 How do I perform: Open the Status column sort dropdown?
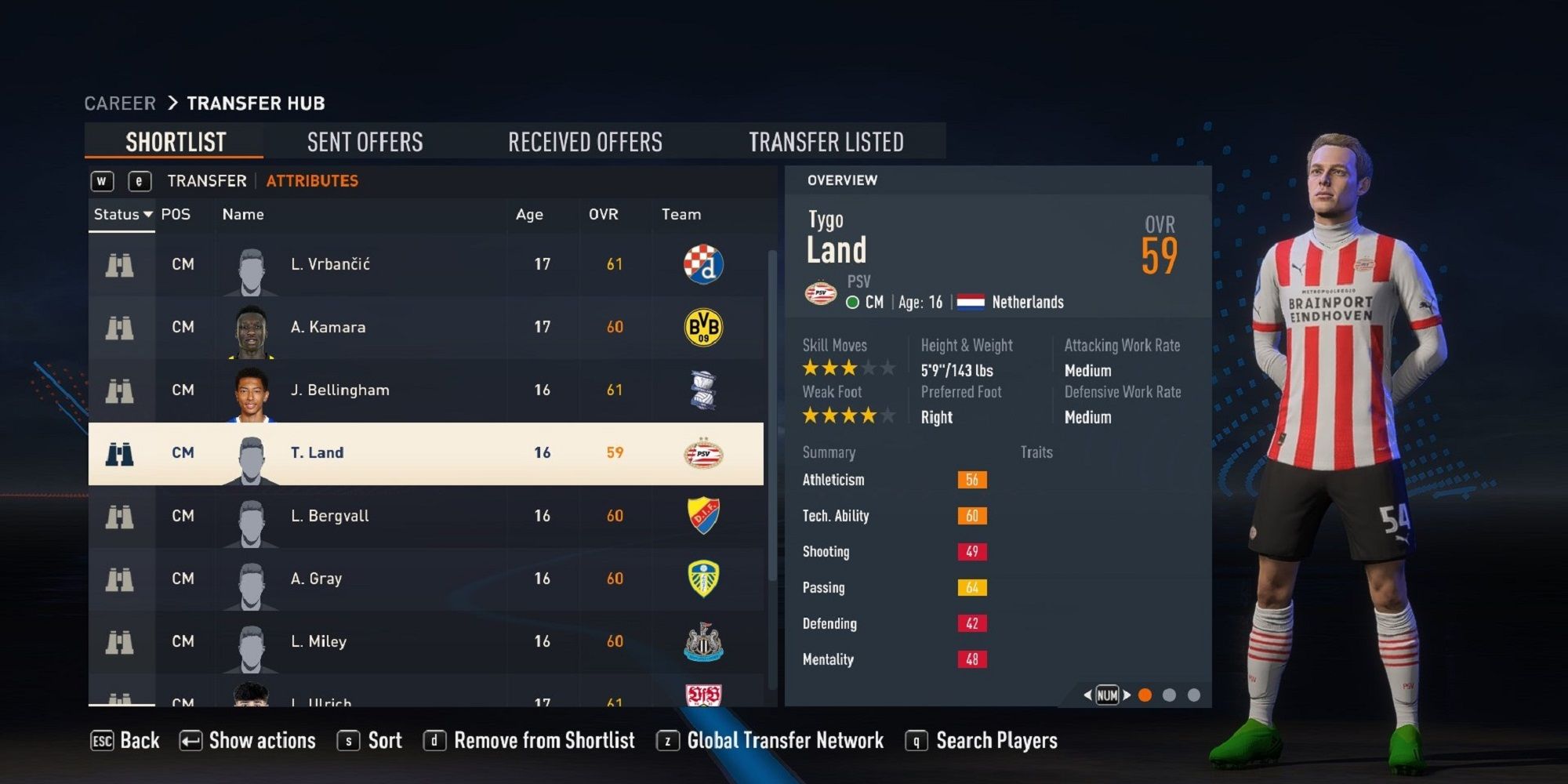click(x=122, y=214)
